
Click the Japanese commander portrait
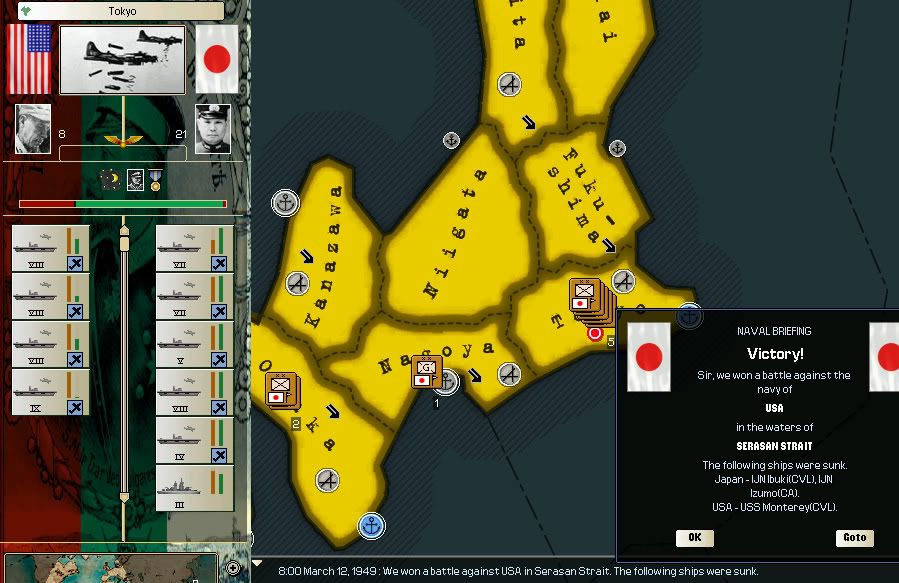(x=212, y=129)
